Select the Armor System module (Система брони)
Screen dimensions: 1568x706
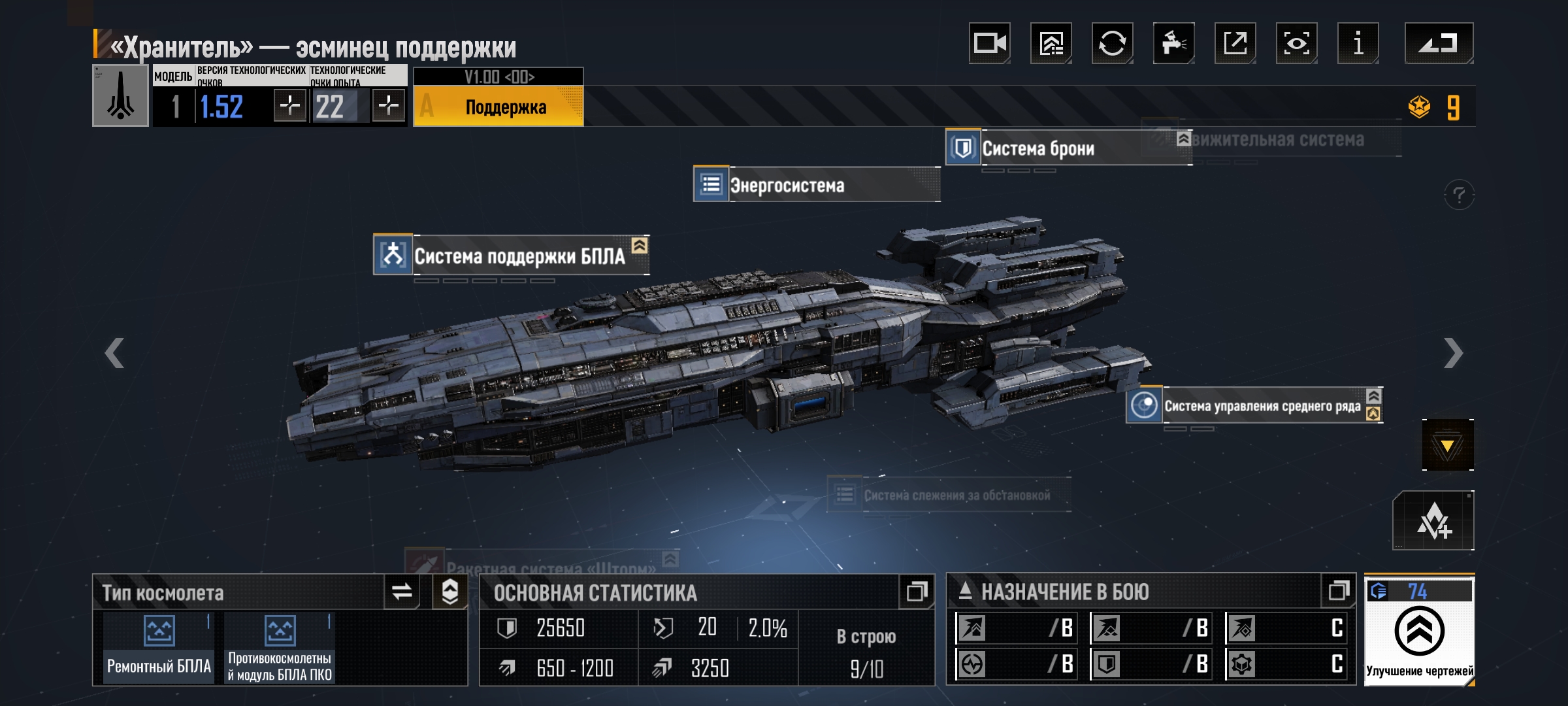[1037, 148]
